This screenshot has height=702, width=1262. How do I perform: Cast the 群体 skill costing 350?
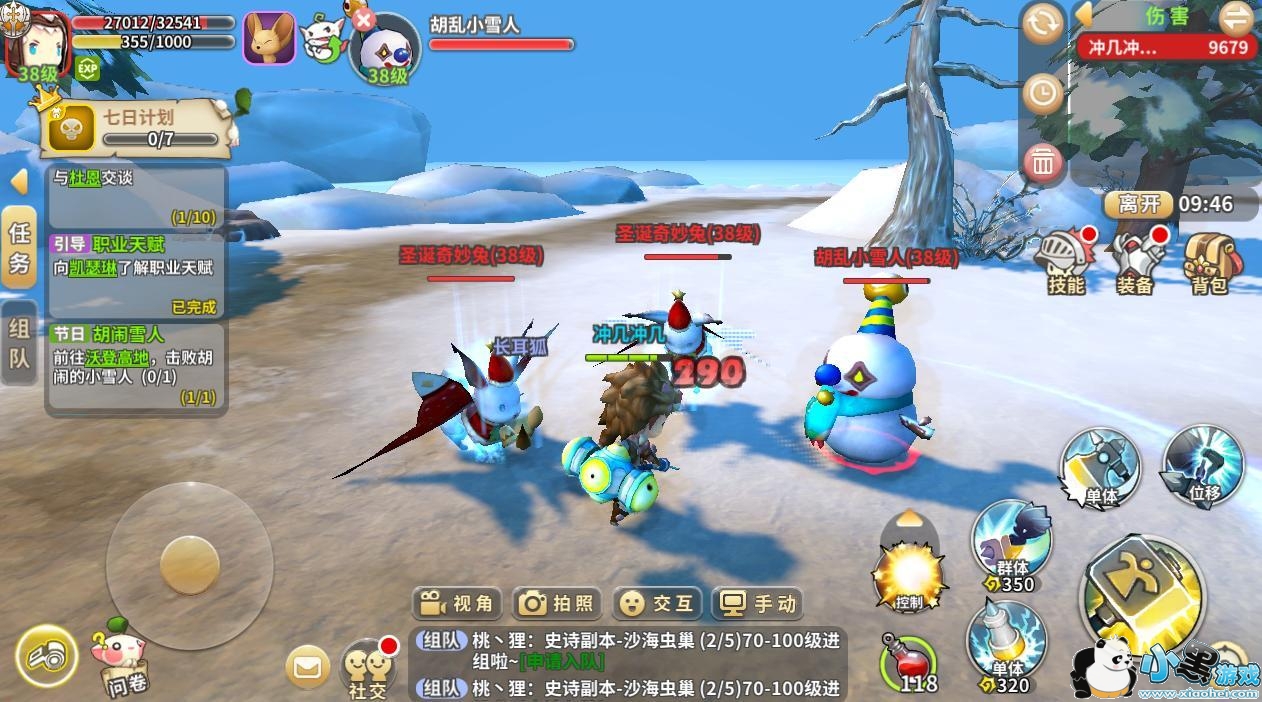1010,545
